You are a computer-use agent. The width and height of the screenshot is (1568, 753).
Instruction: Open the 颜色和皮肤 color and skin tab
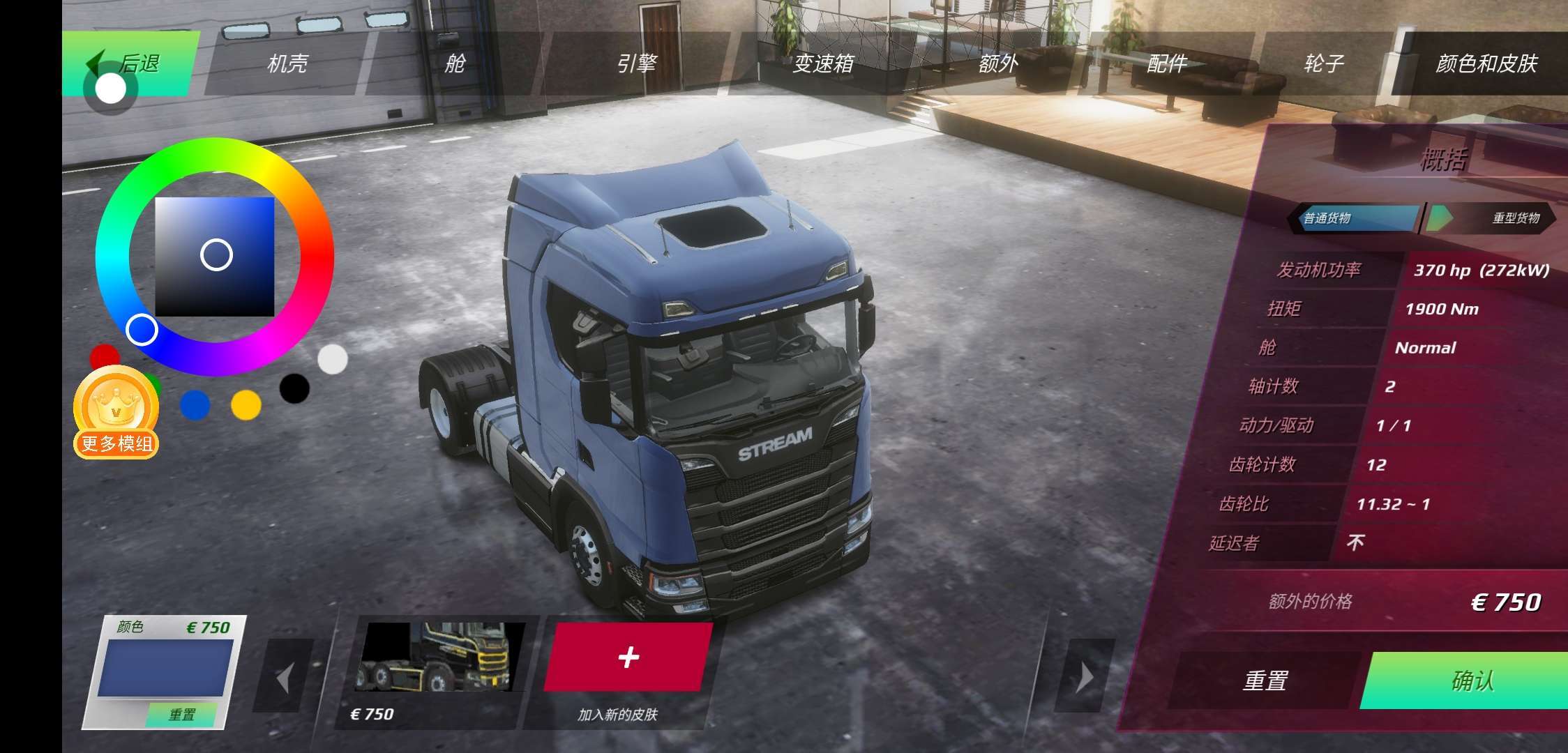[x=1486, y=63]
